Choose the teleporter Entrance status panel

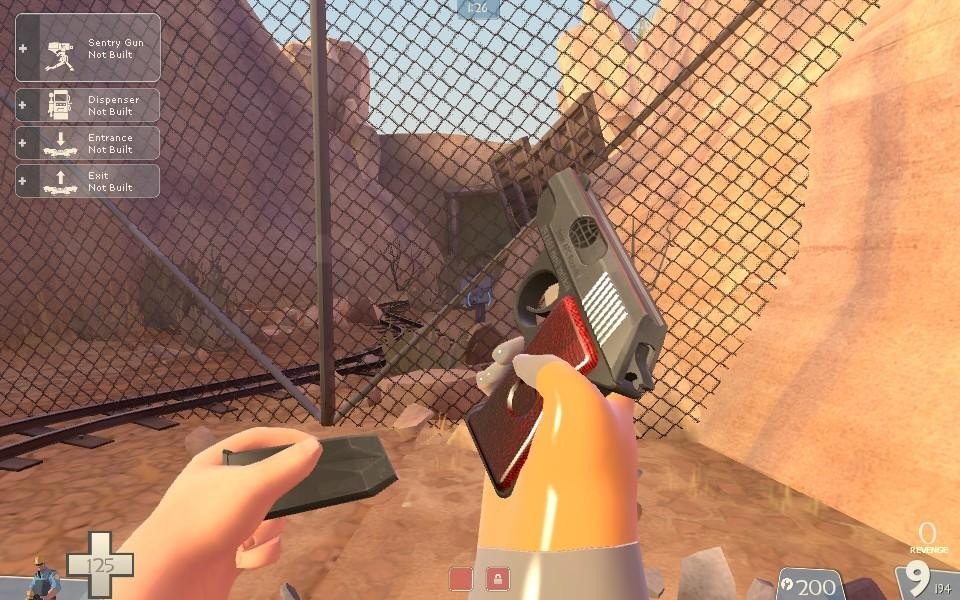tap(88, 143)
